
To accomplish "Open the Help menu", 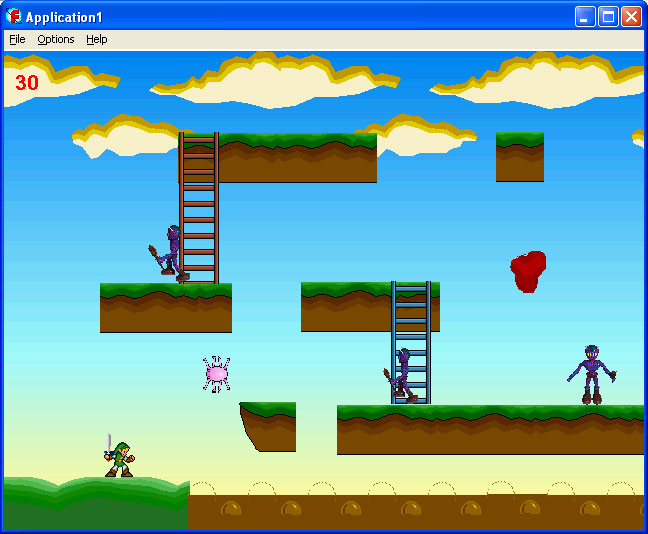I will (96, 40).
